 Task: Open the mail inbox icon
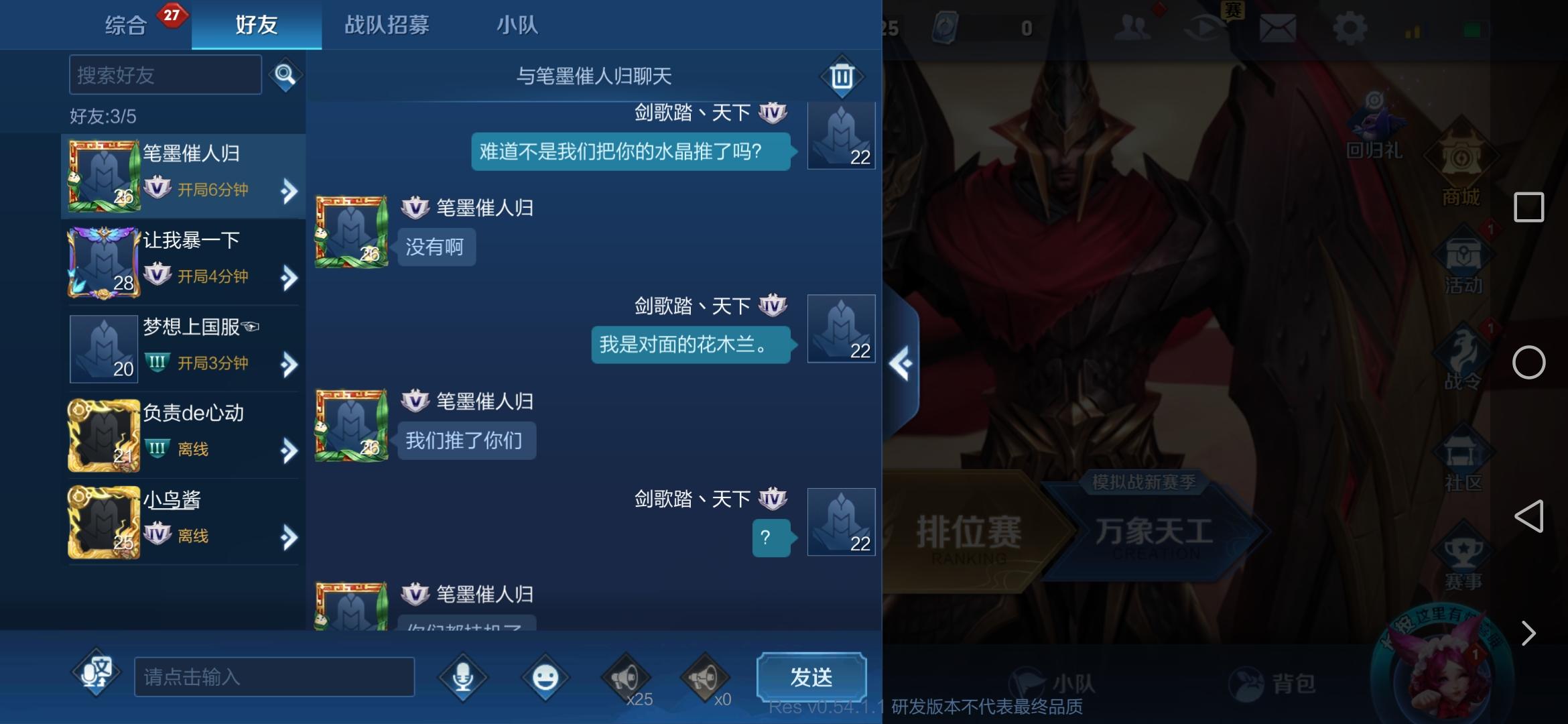tap(1277, 28)
